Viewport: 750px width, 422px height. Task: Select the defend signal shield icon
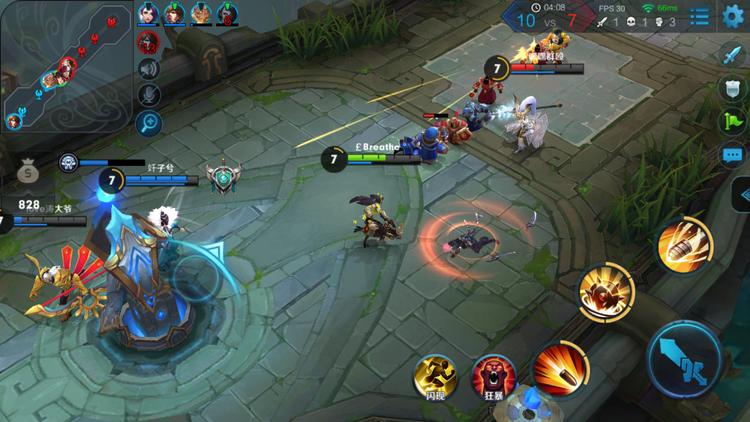coord(733,88)
